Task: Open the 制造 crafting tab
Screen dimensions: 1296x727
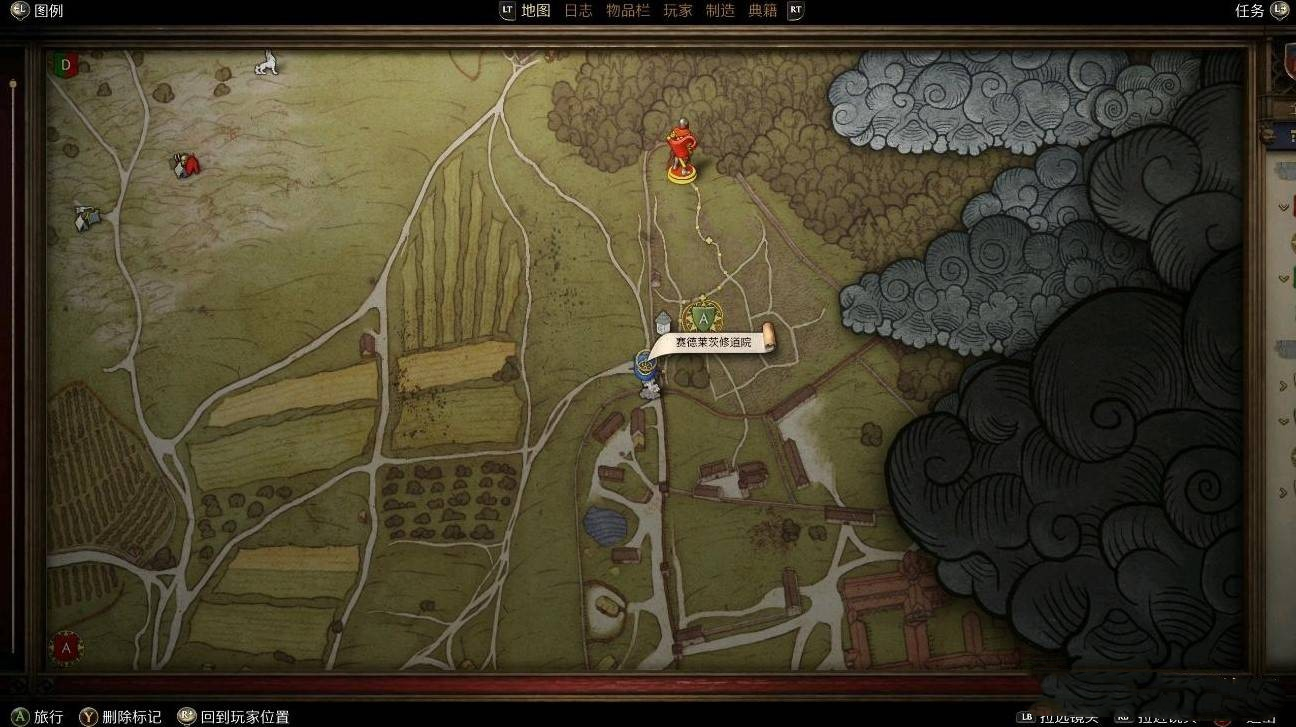Action: (x=720, y=11)
